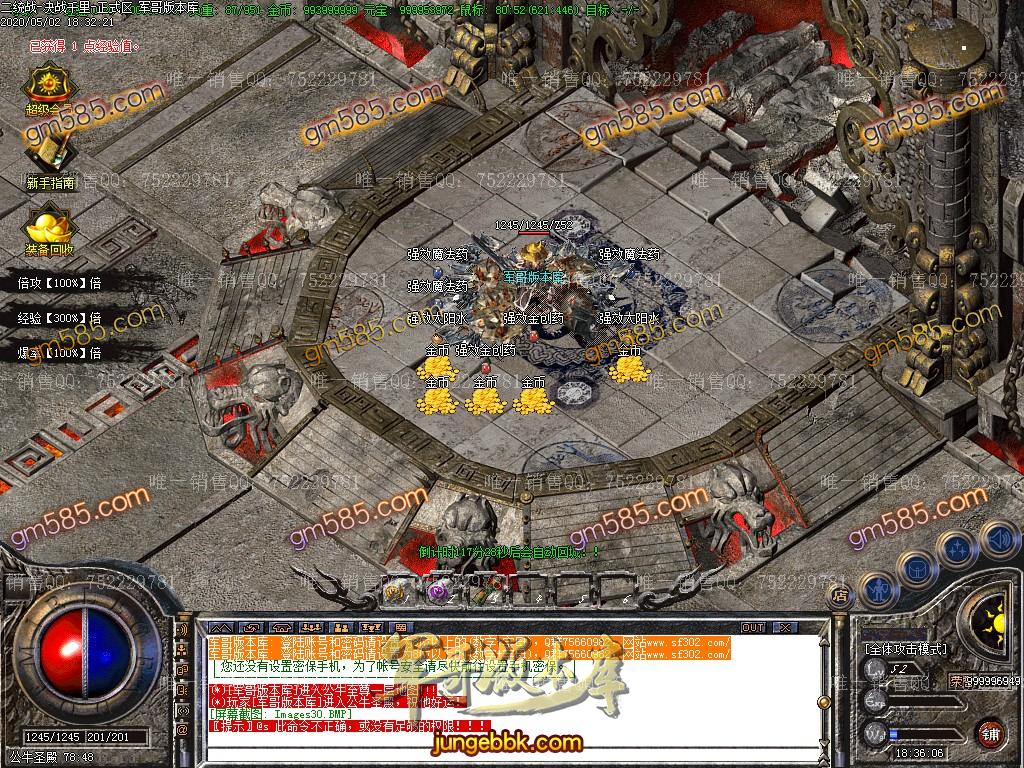Select the yellow flower belt slot item
Screen dimensions: 1024x768
pyautogui.click(x=395, y=591)
